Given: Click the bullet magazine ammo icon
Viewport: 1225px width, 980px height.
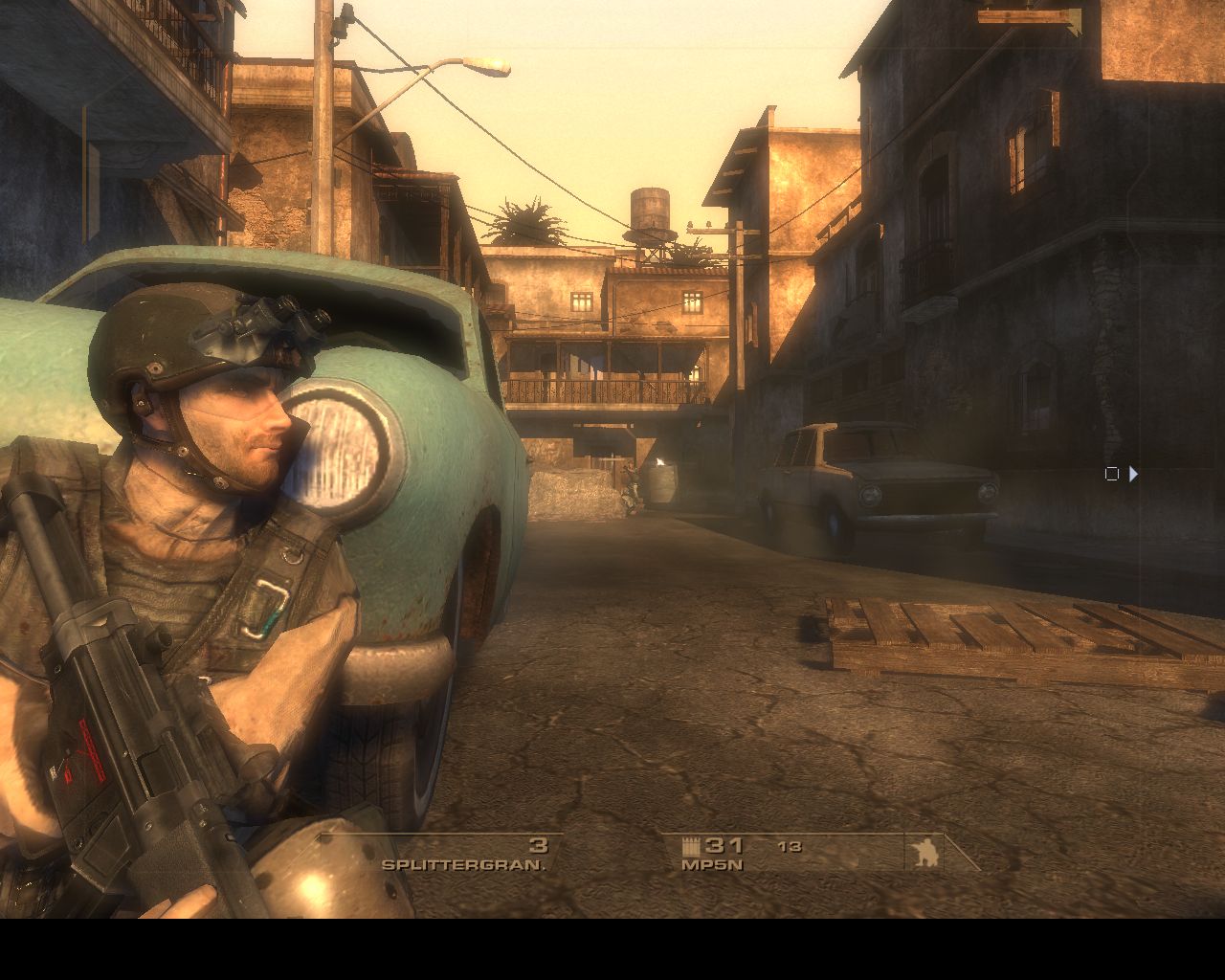Looking at the screenshot, I should click(x=692, y=845).
